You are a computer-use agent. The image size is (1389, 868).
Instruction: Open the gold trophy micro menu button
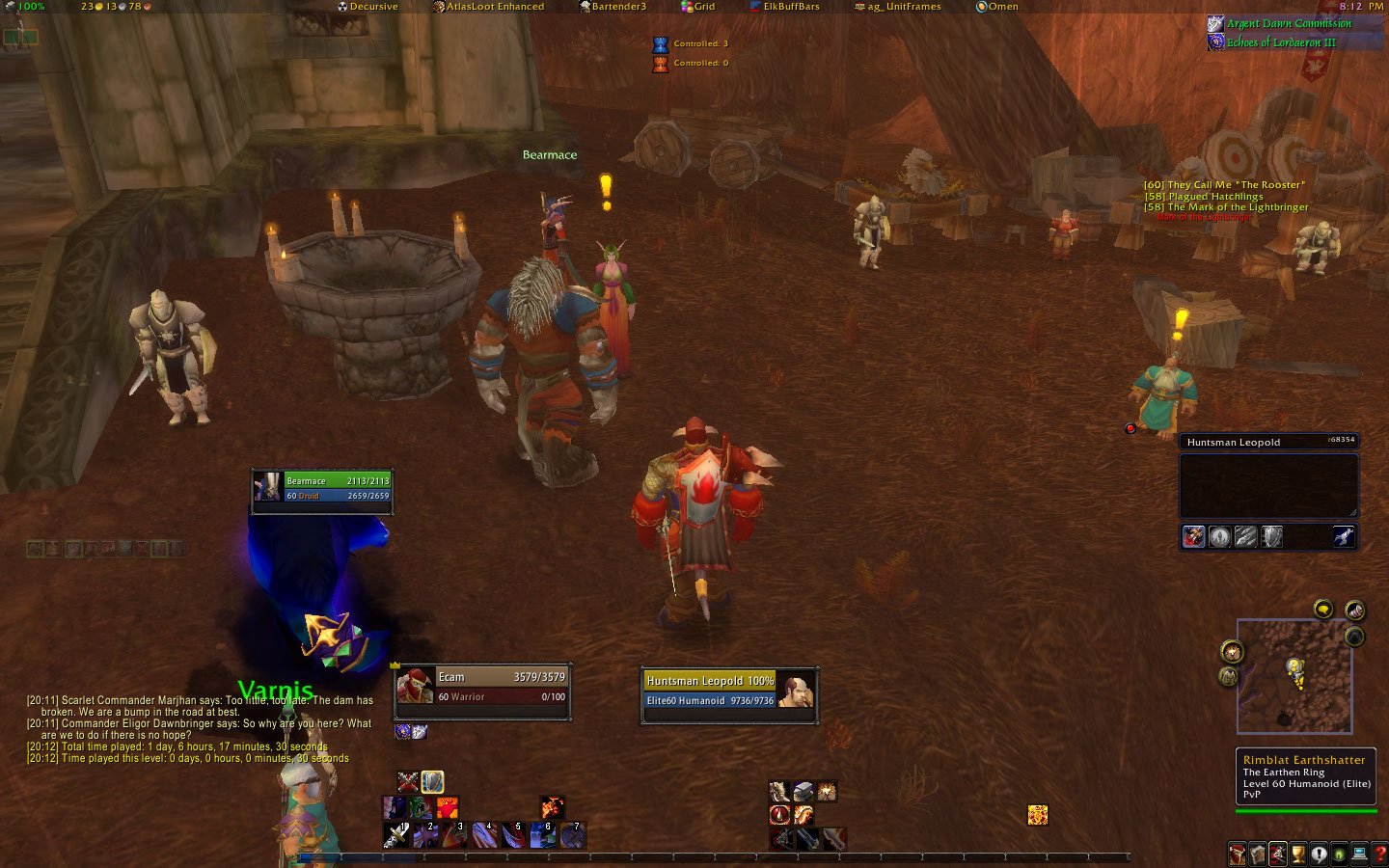pyautogui.click(x=1298, y=854)
